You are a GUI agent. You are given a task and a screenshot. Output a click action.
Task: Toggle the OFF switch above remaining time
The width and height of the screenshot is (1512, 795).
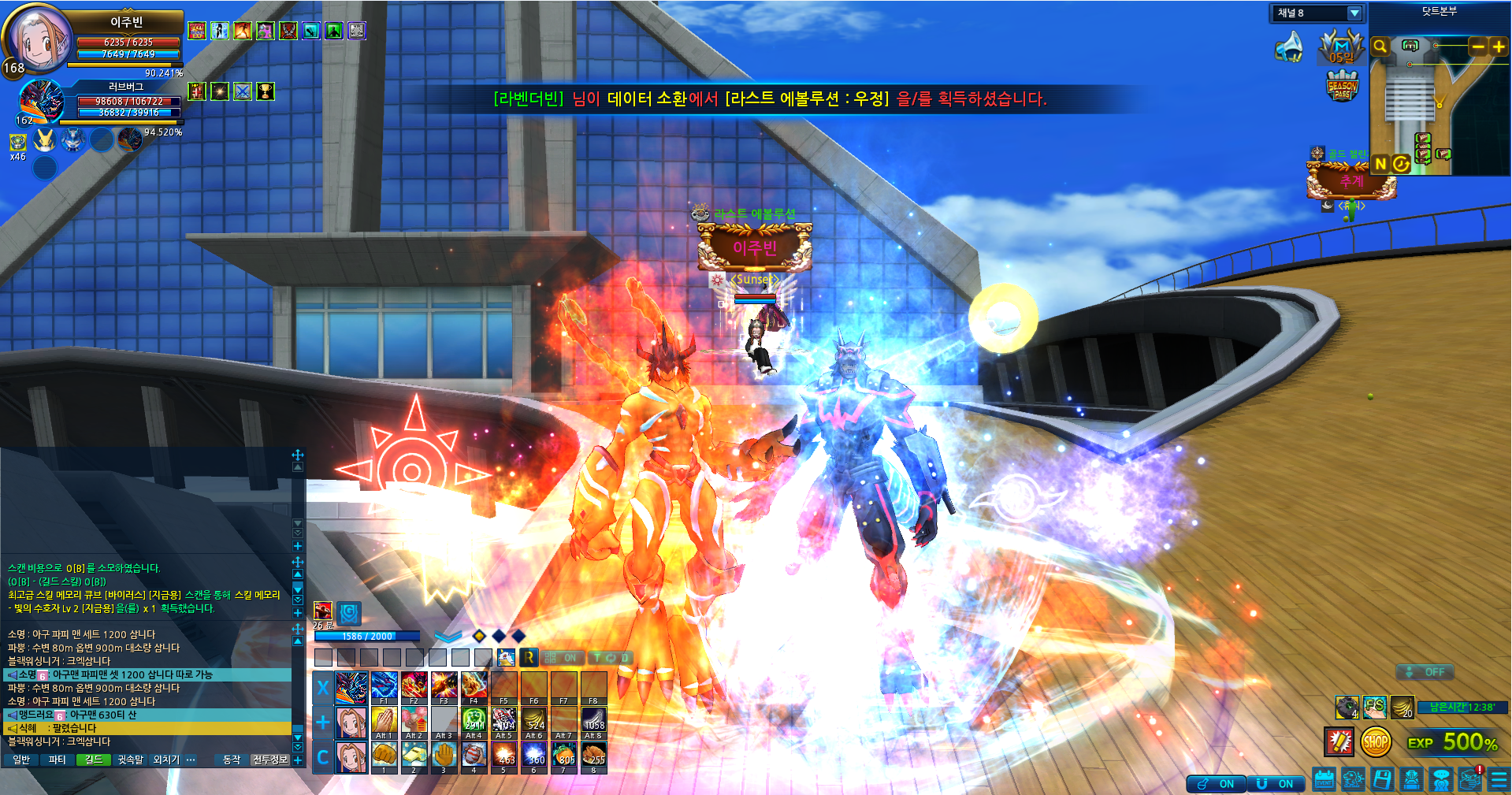[x=1425, y=672]
